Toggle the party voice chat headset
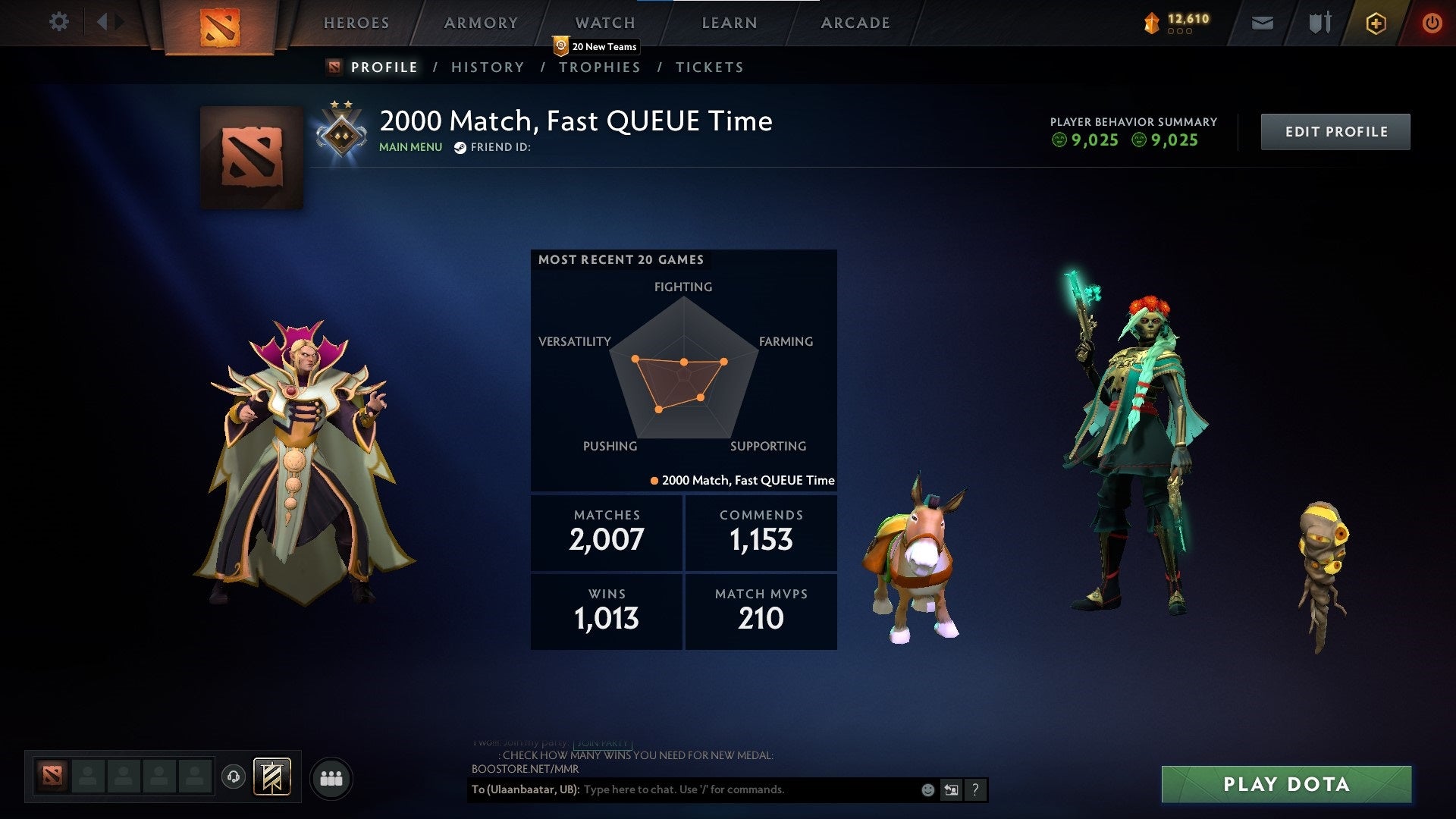 point(234,777)
